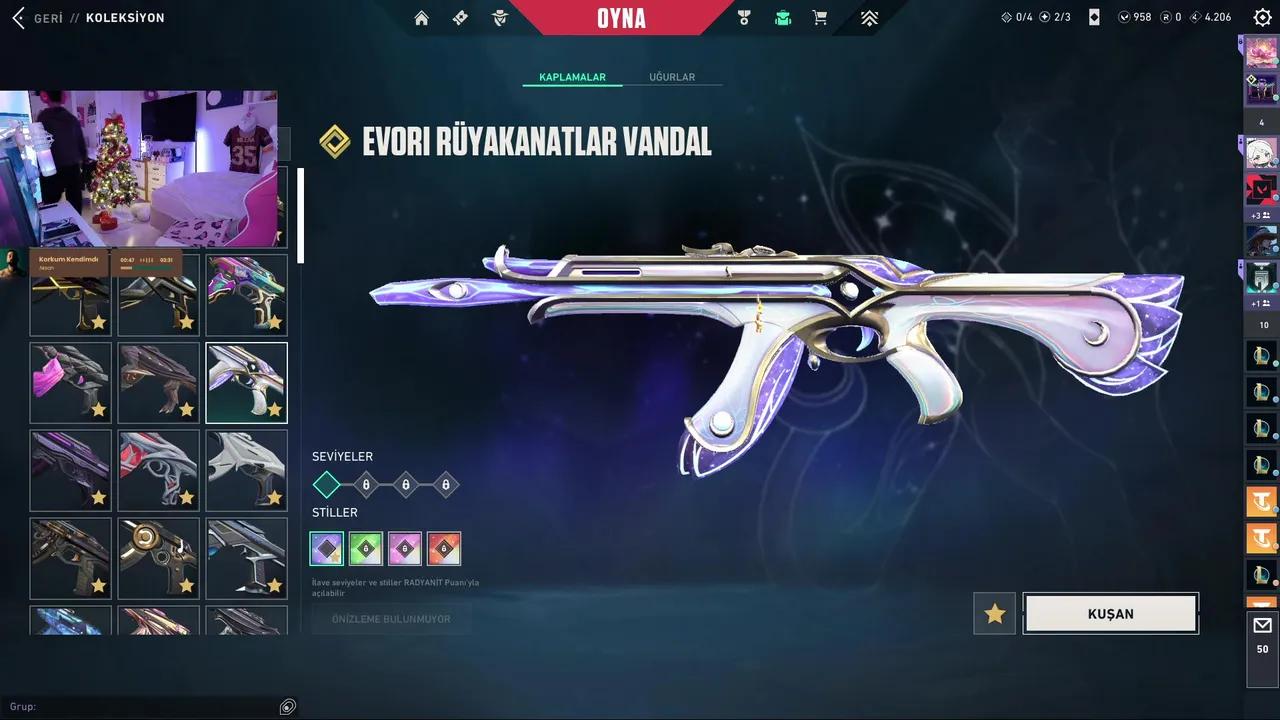The height and width of the screenshot is (720, 1280).
Task: Open the pink Vandal skin thumbnail
Action: tap(70, 382)
